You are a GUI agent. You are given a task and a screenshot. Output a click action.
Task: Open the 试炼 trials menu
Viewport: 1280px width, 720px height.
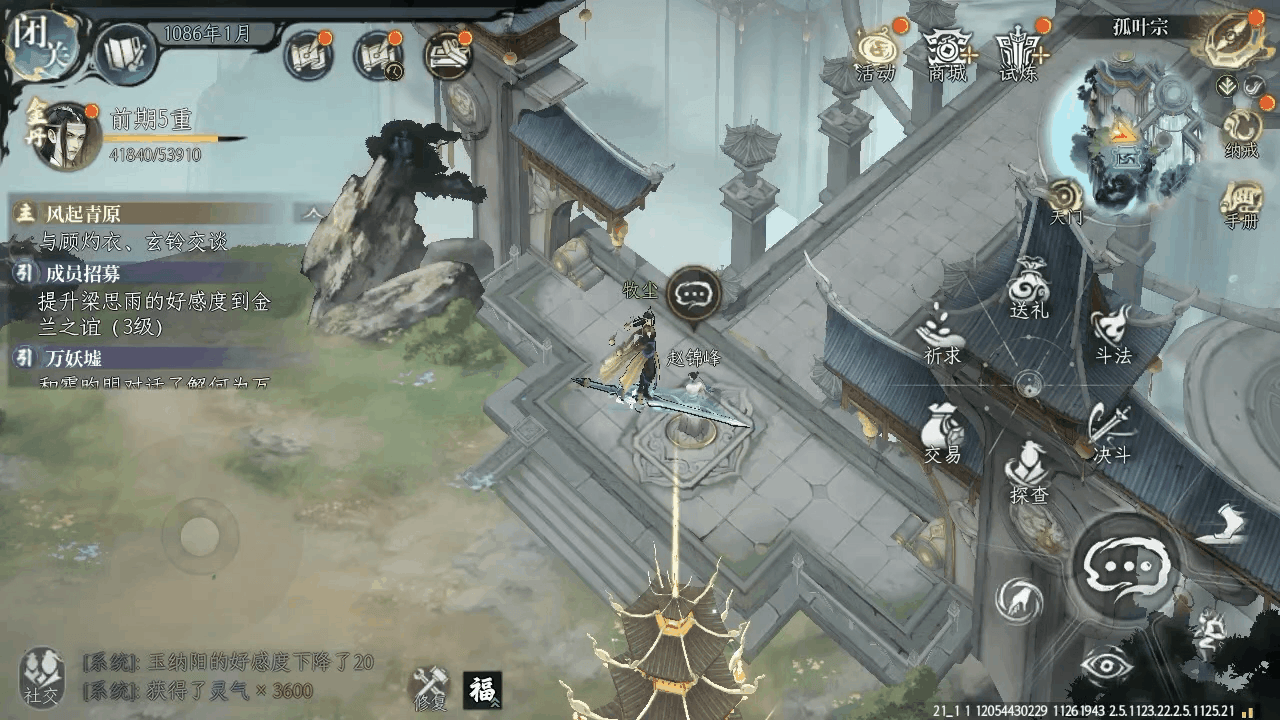click(1019, 52)
